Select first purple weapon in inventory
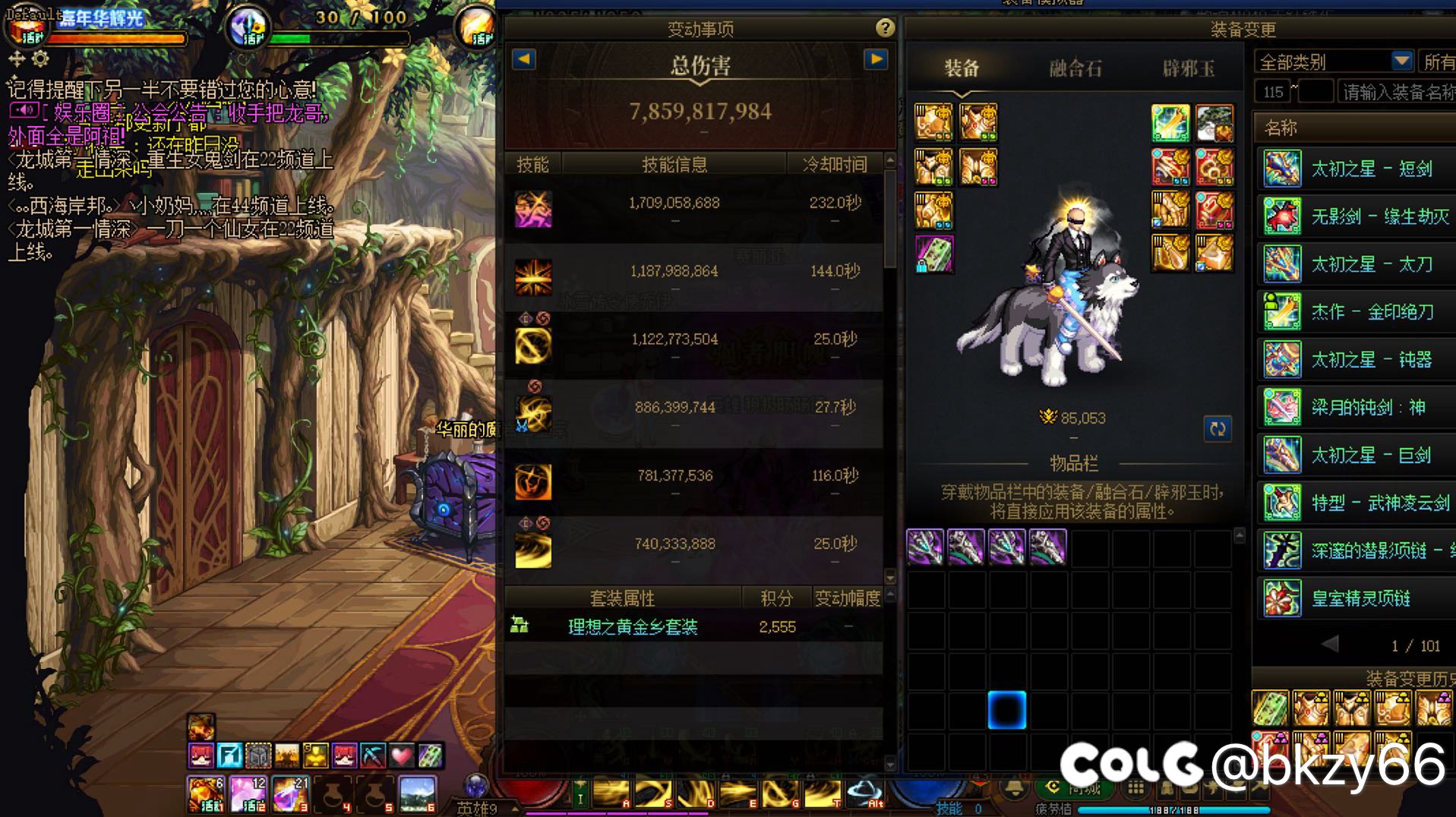 (925, 547)
